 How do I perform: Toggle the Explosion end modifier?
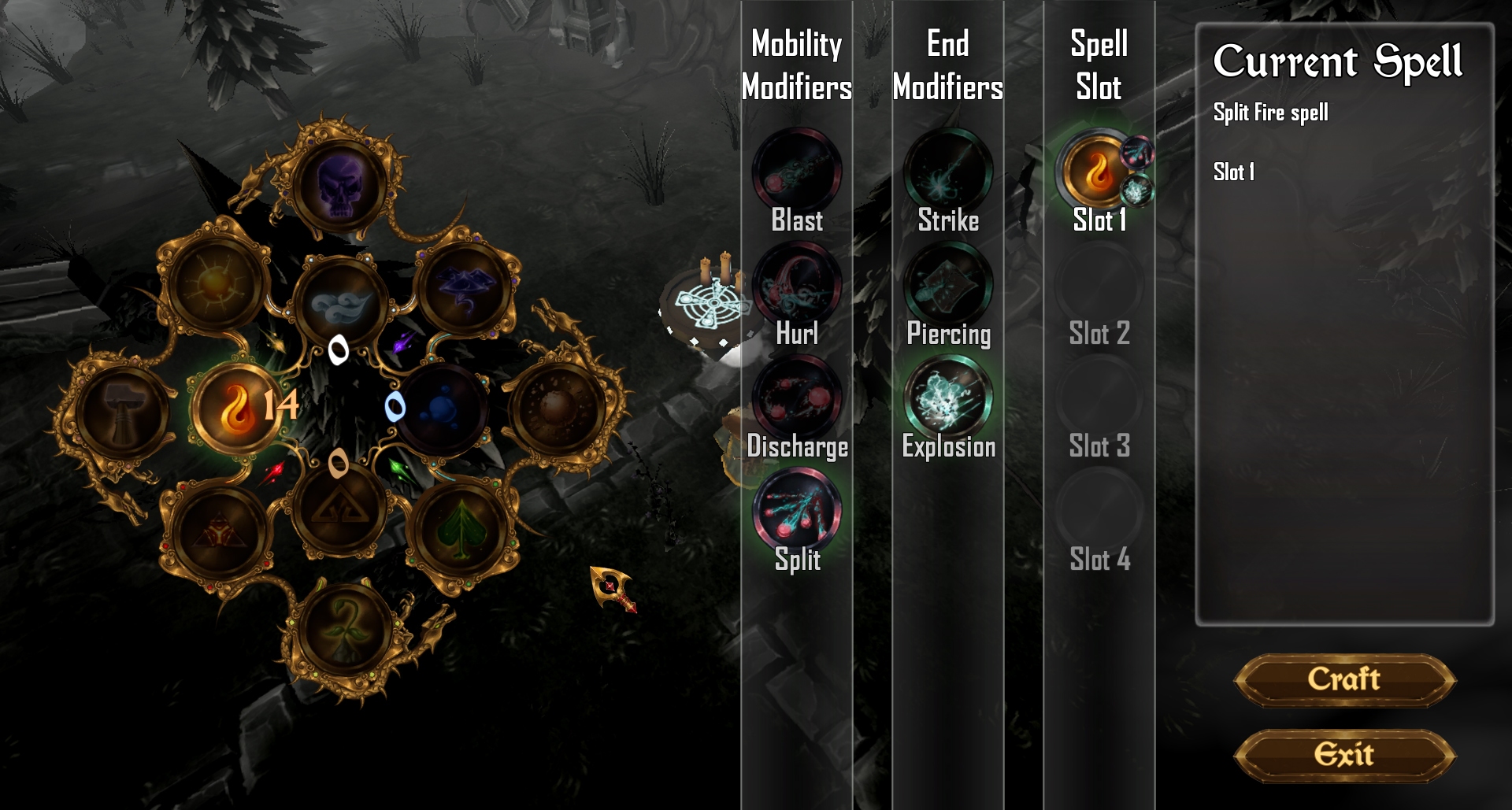click(948, 398)
